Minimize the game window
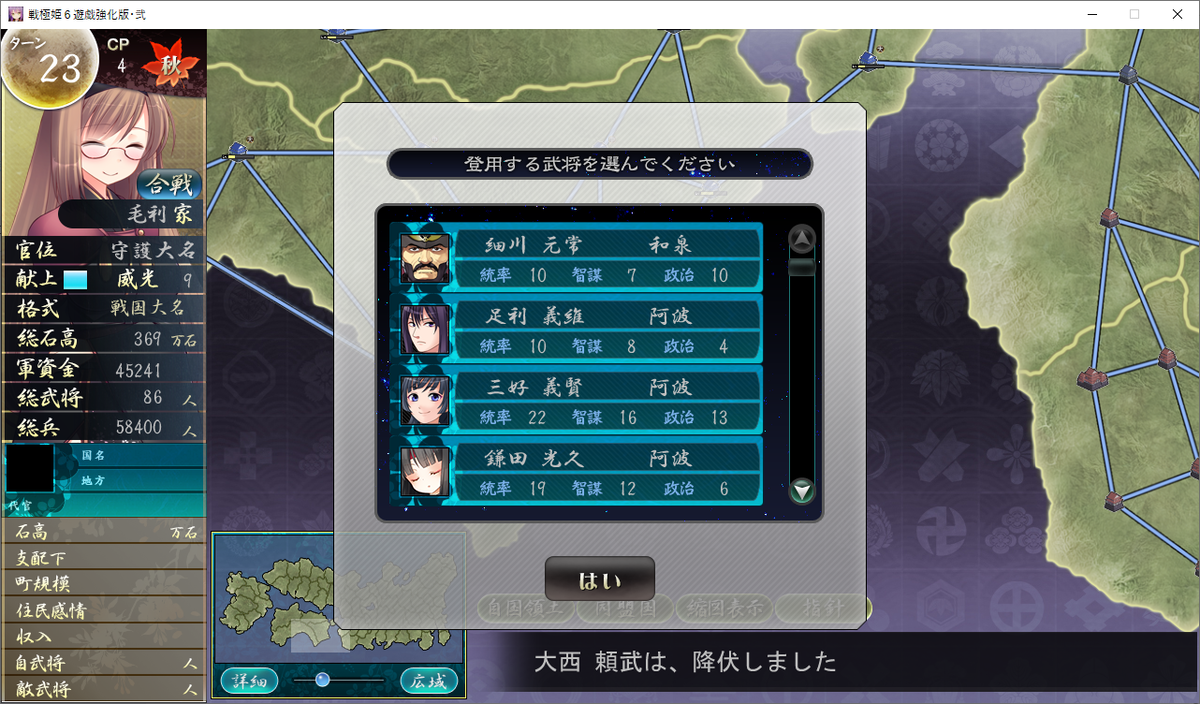This screenshot has height=704, width=1200. tap(1087, 14)
